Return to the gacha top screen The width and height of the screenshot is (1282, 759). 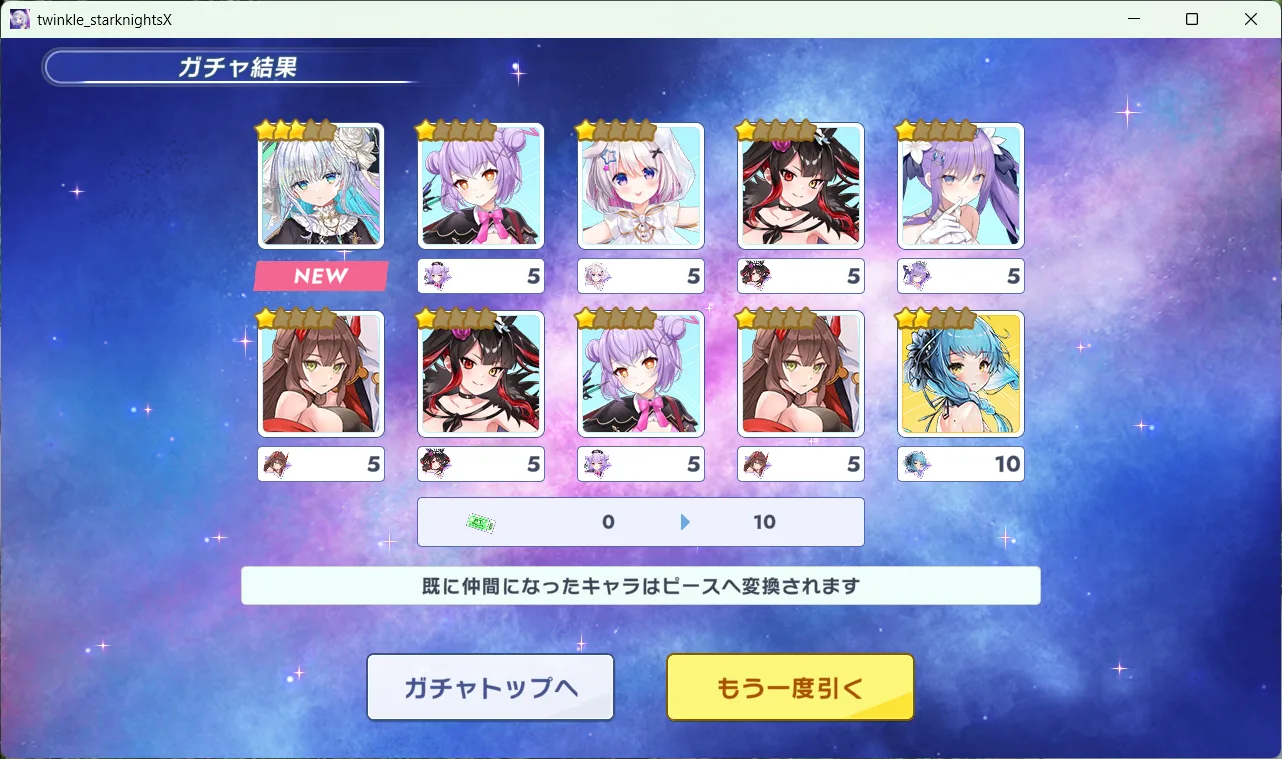pos(490,687)
